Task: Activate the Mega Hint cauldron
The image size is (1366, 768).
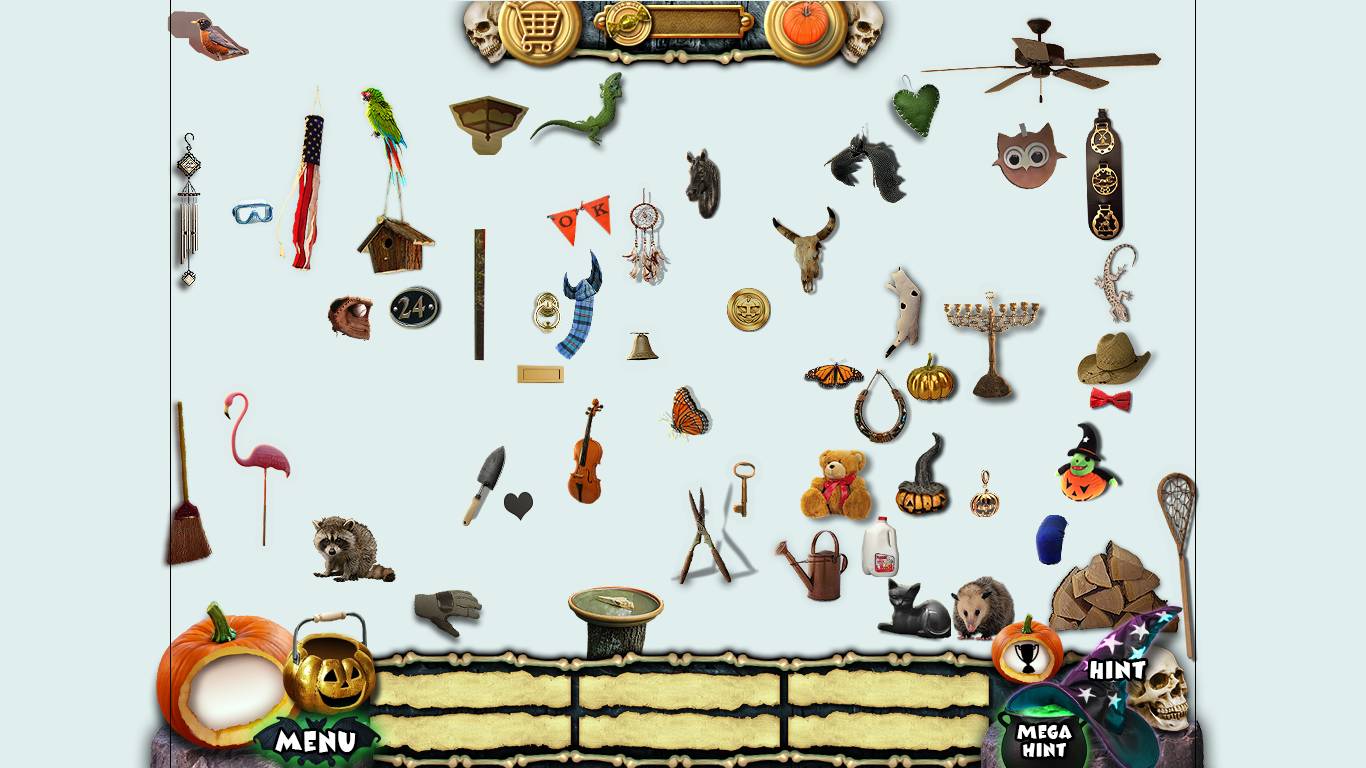Action: coord(1044,739)
